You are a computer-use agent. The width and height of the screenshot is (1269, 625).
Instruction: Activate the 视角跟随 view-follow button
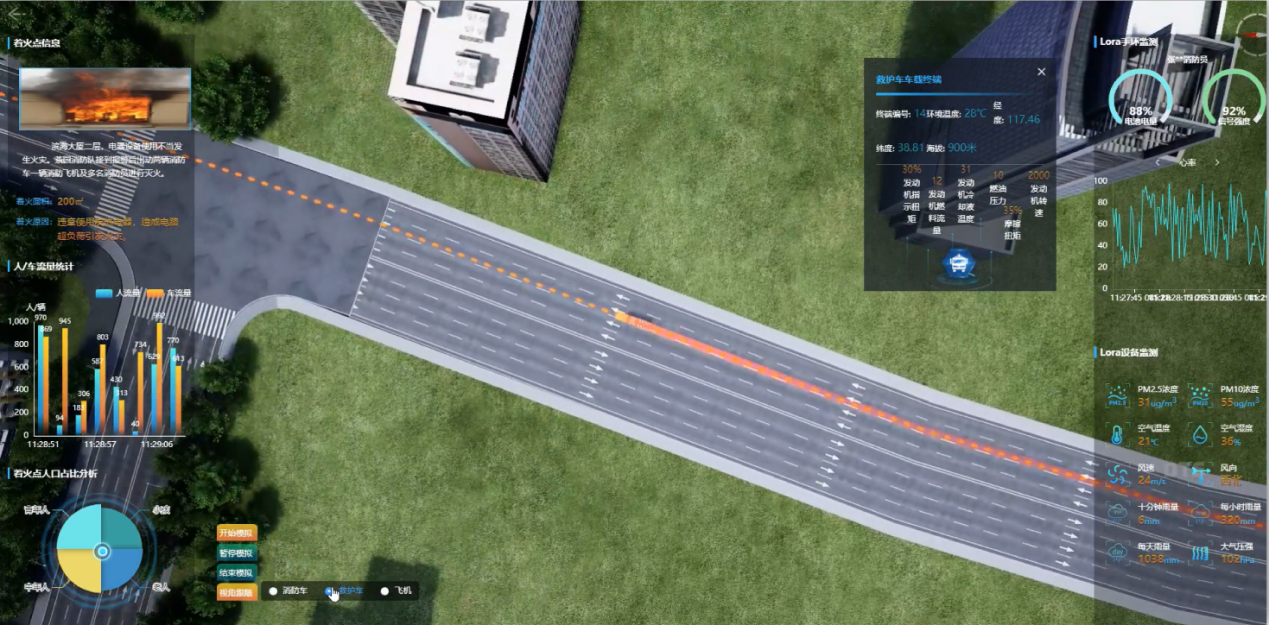237,592
